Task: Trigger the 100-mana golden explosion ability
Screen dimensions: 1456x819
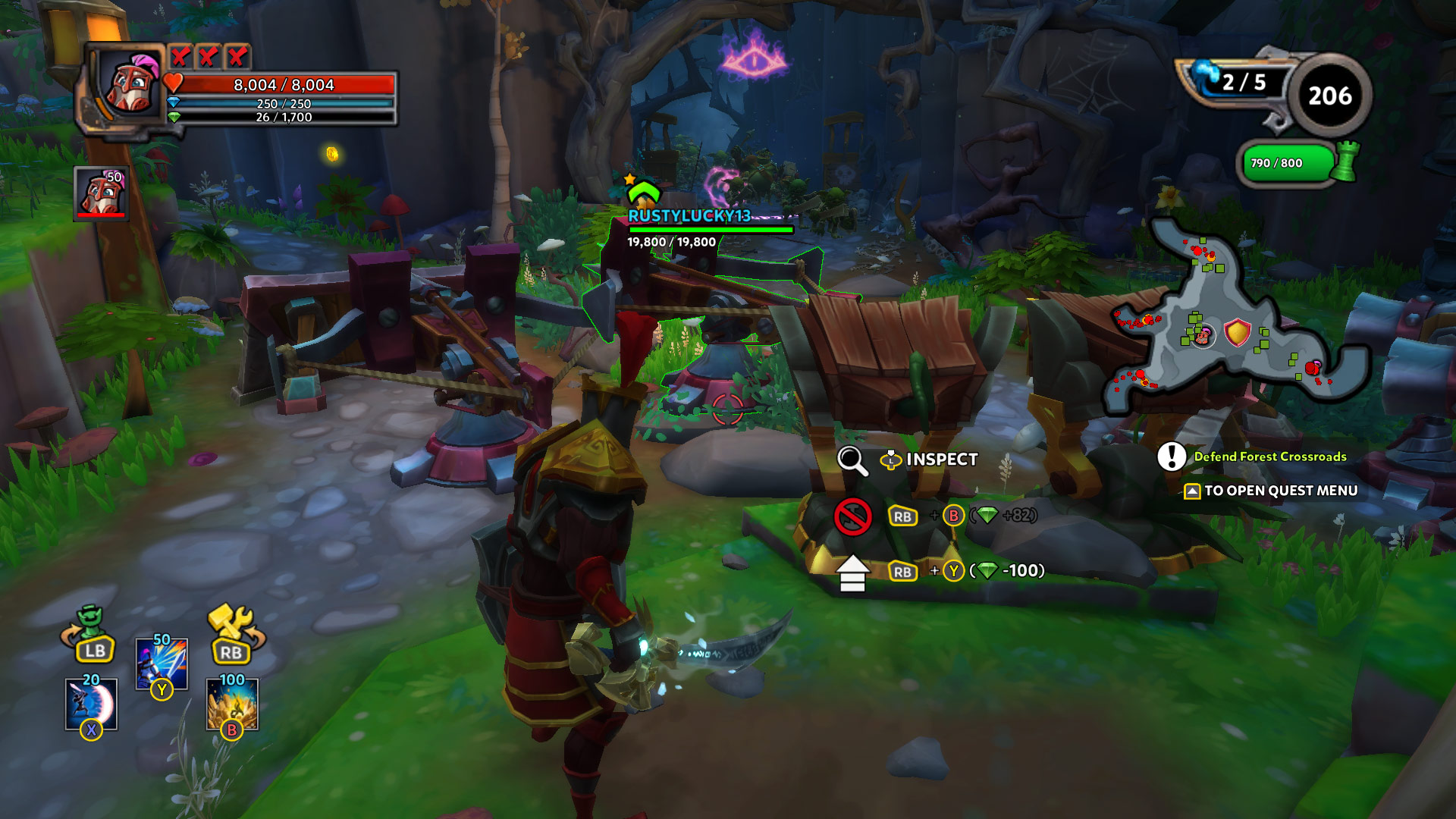Action: pos(232,704)
